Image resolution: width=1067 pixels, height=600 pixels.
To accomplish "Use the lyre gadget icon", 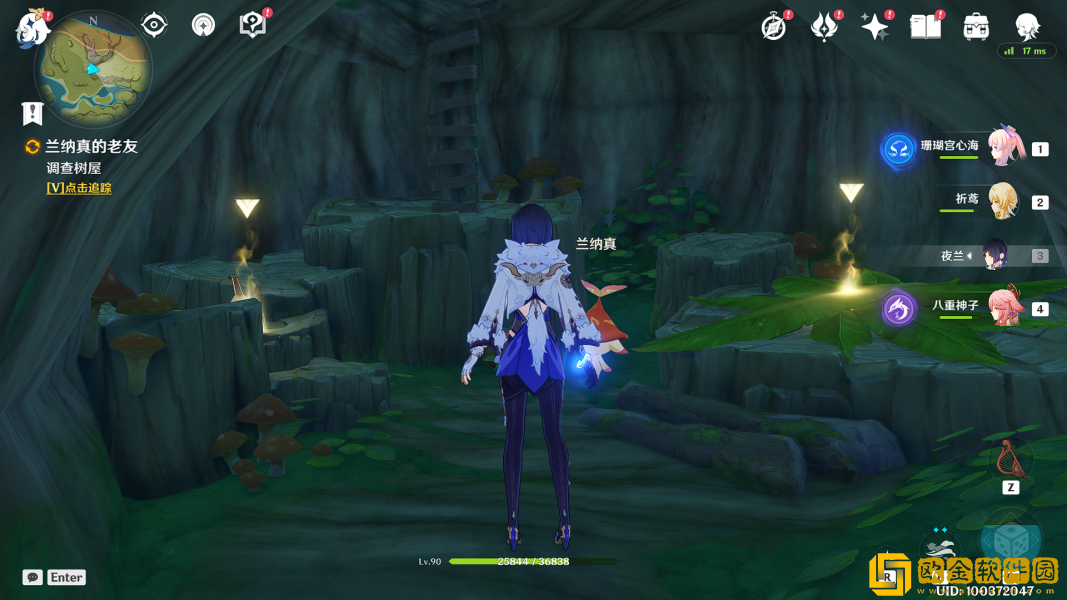I will [1010, 460].
